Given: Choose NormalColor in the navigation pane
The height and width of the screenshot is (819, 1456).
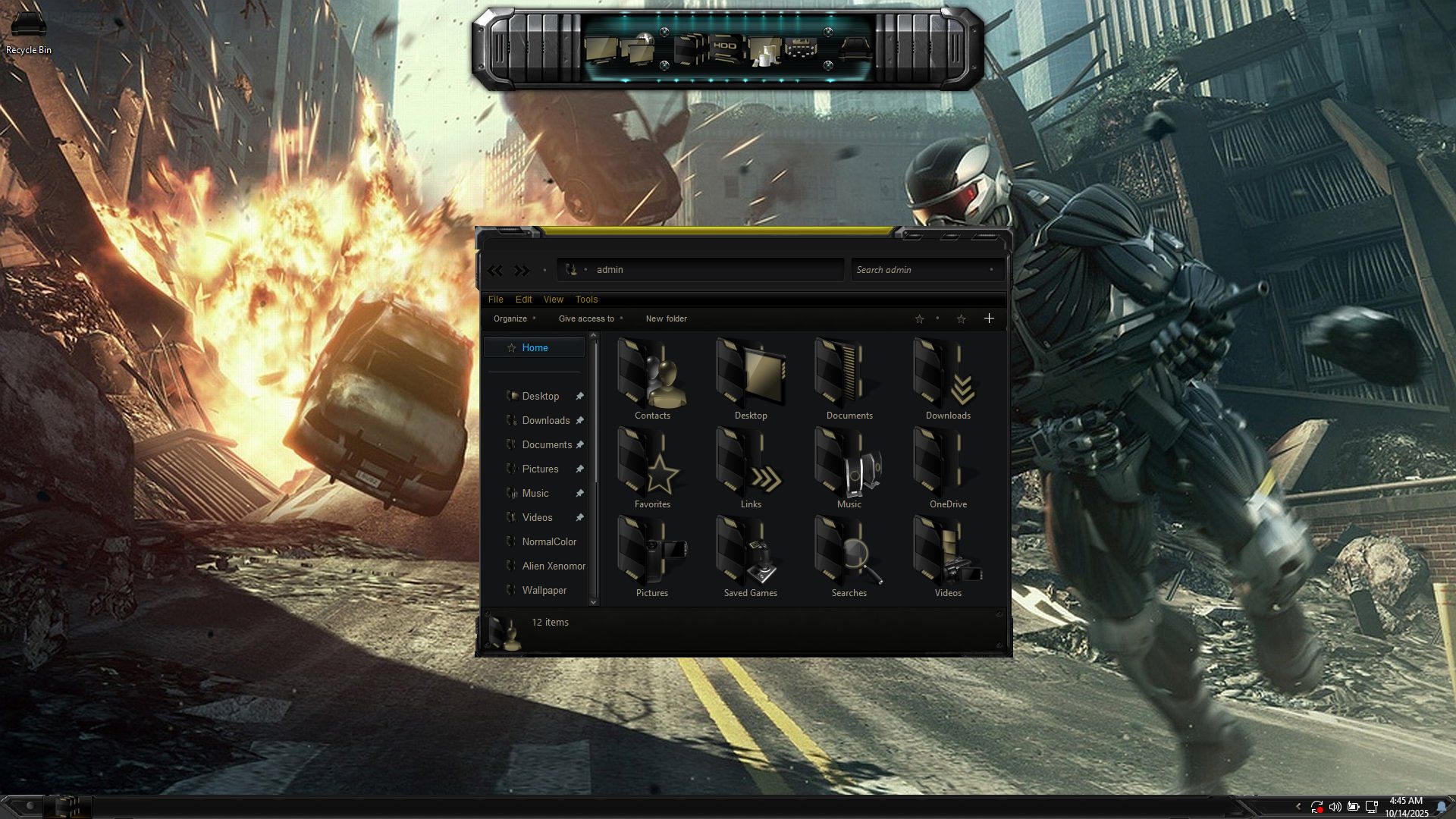Looking at the screenshot, I should click(549, 541).
